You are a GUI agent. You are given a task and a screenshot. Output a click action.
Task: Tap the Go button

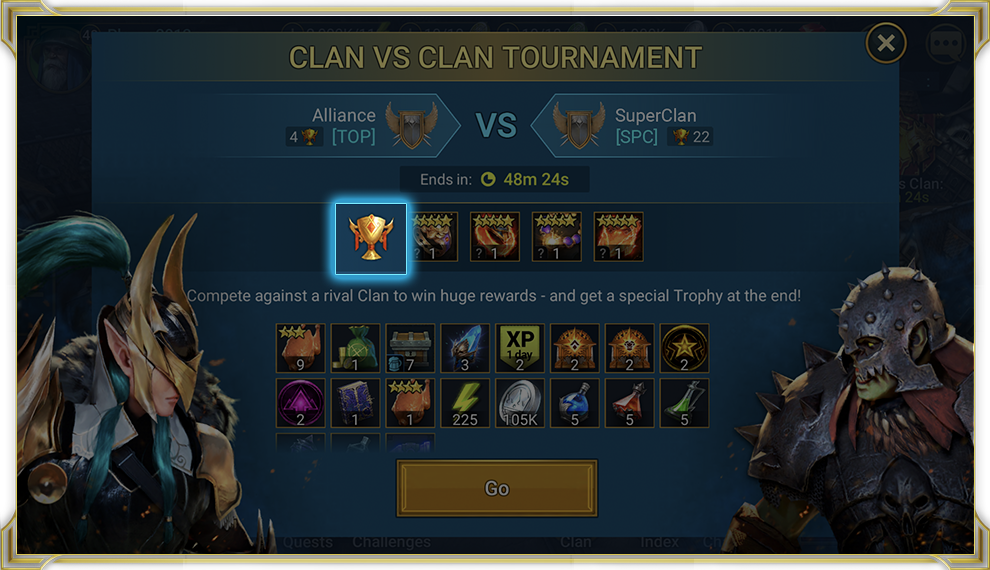point(497,488)
